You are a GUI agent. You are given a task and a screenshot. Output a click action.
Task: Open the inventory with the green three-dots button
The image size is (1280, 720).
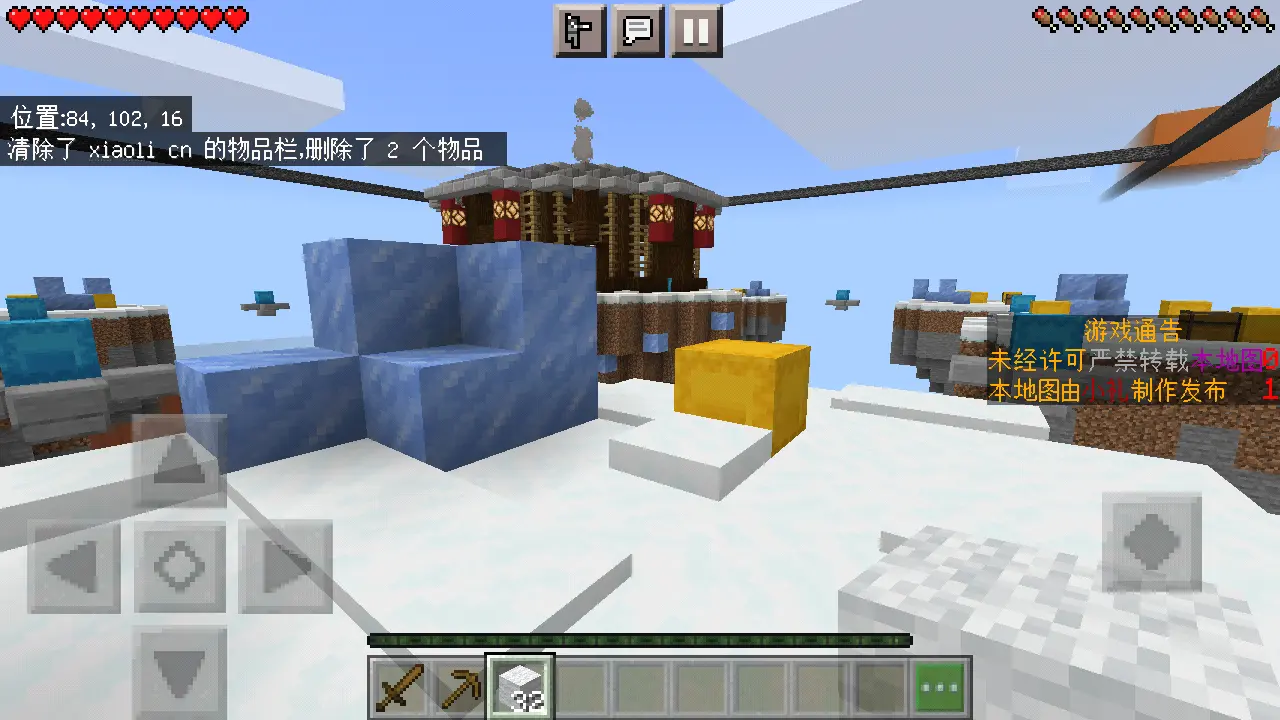(x=941, y=687)
